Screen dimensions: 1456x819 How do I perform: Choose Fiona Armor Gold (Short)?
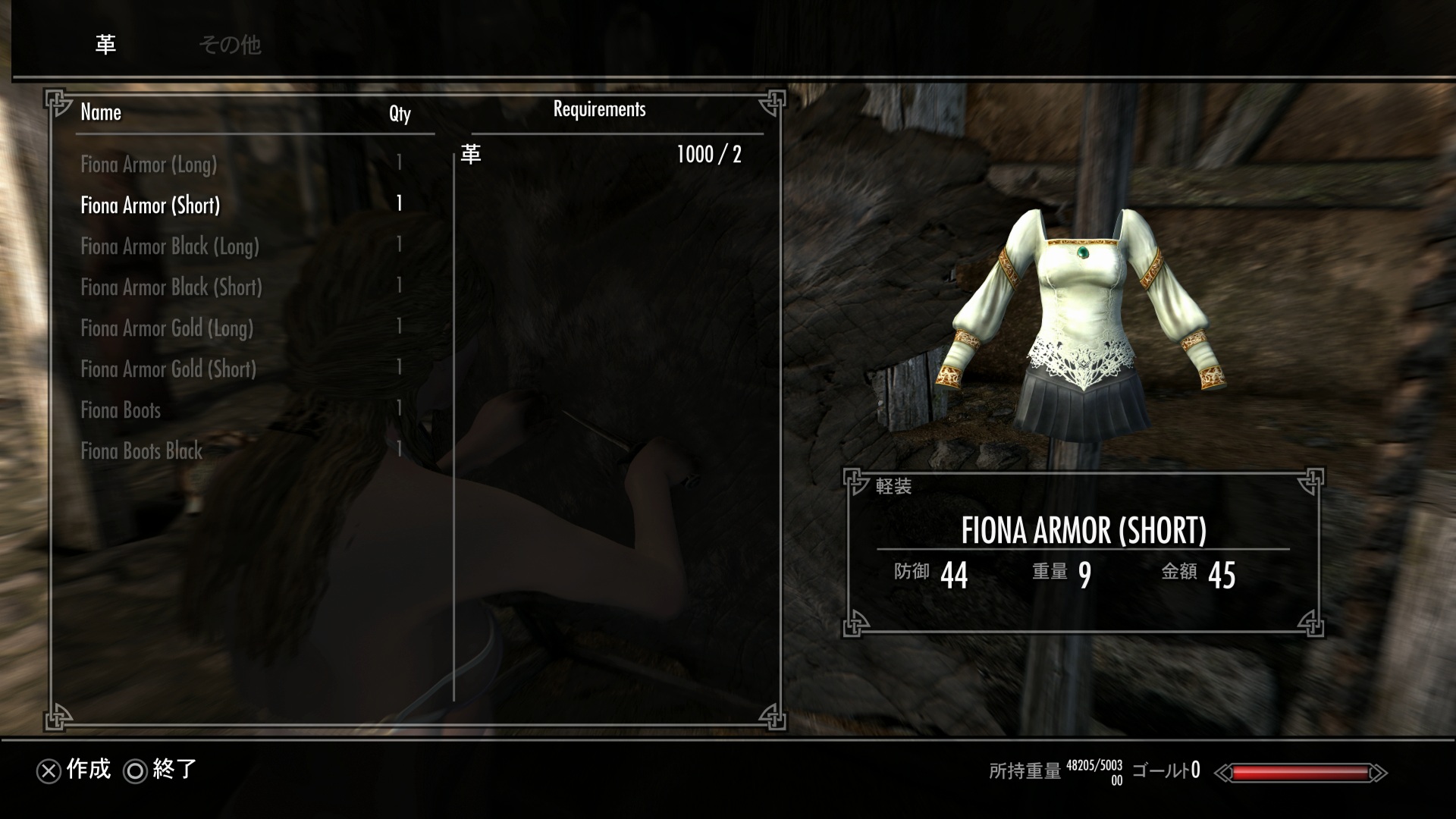point(168,369)
